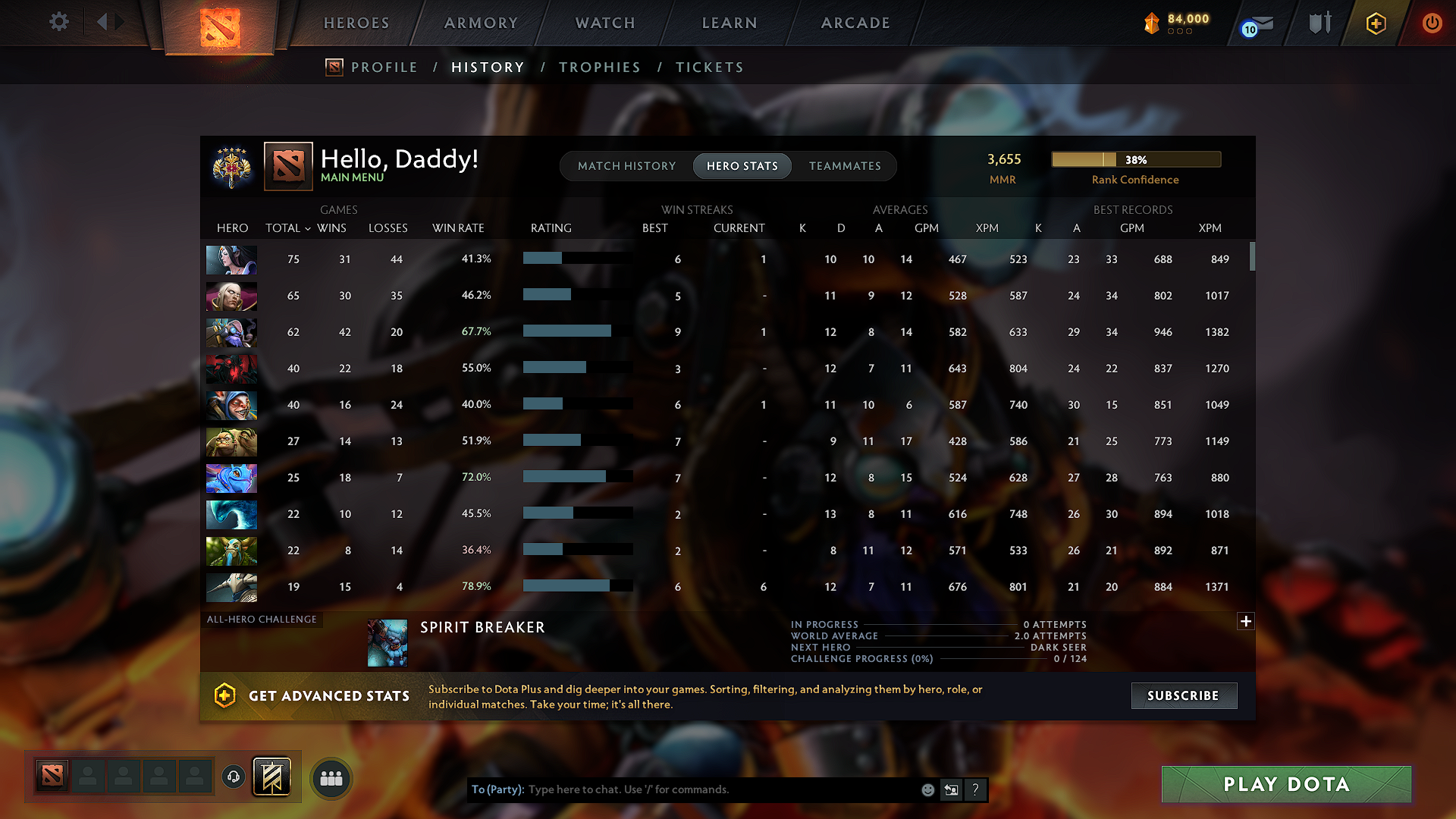Open the friends list icon bottom left

(331, 777)
